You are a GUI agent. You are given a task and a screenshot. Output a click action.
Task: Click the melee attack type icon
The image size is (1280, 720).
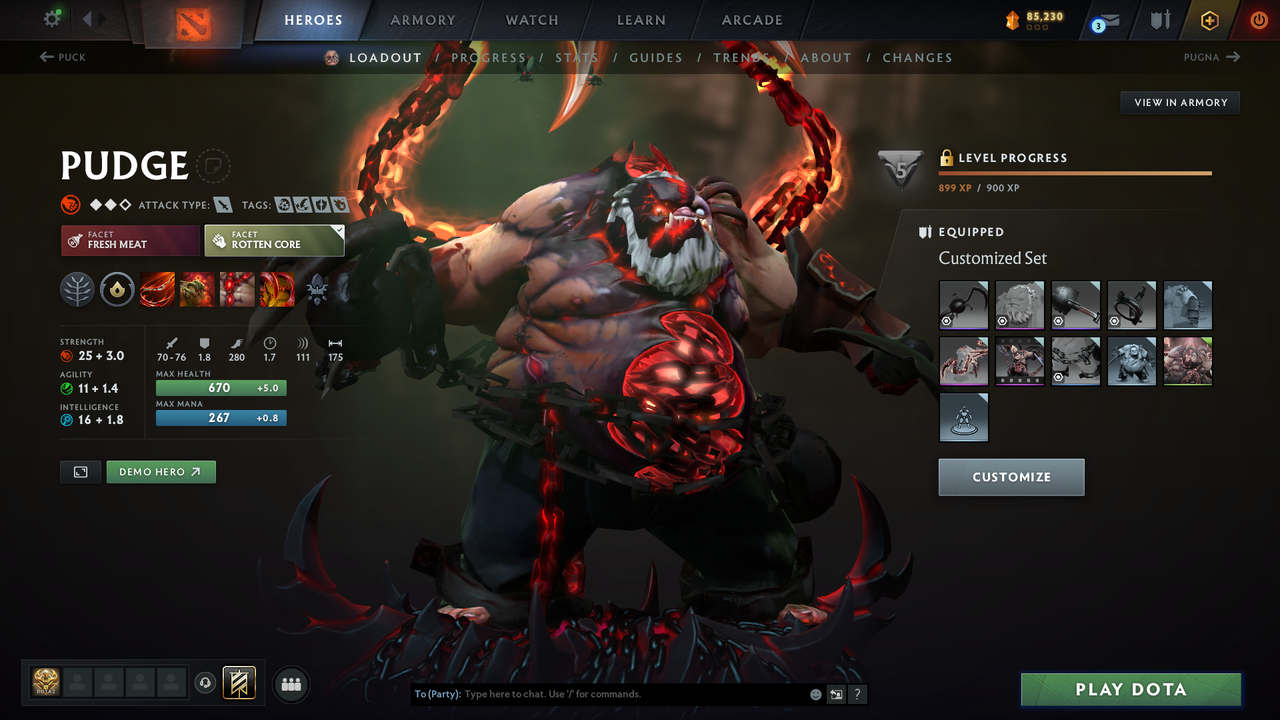pyautogui.click(x=222, y=204)
